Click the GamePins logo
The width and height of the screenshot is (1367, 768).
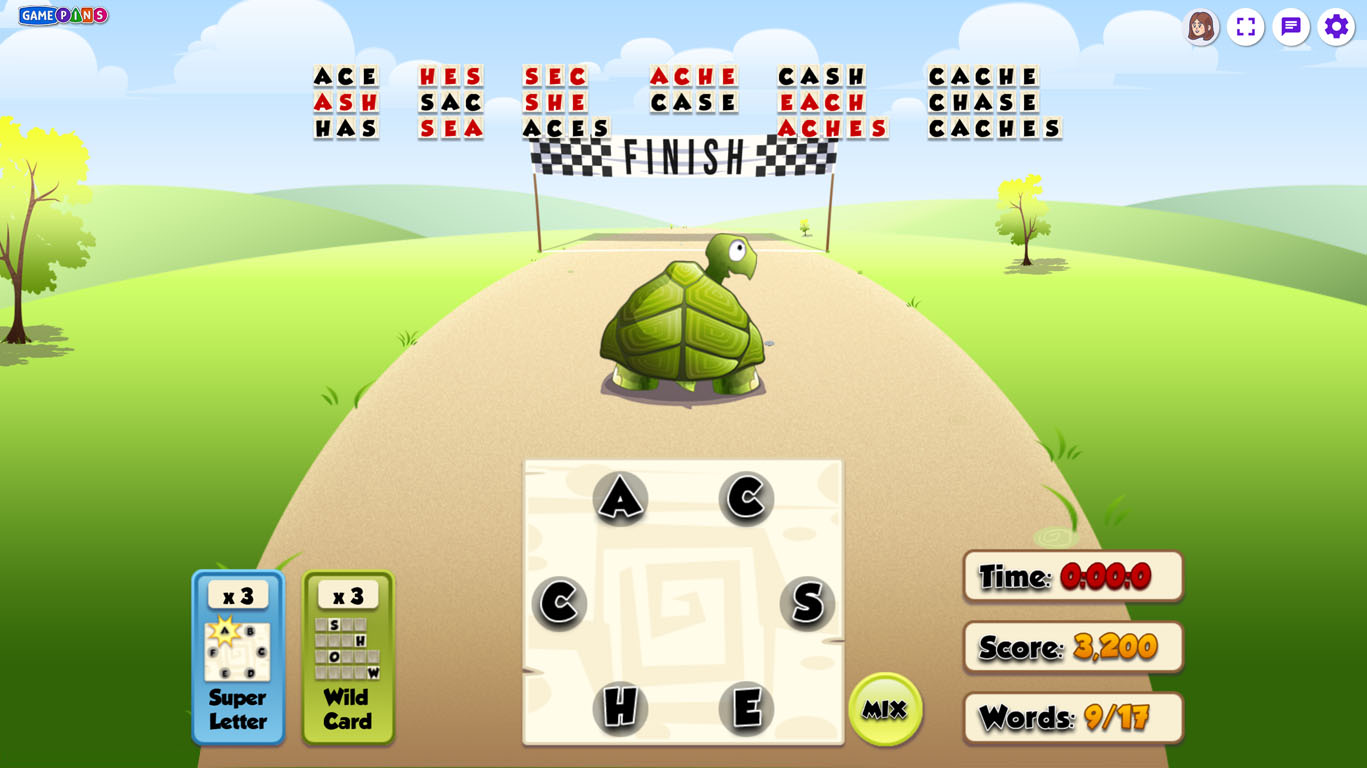pyautogui.click(x=63, y=15)
